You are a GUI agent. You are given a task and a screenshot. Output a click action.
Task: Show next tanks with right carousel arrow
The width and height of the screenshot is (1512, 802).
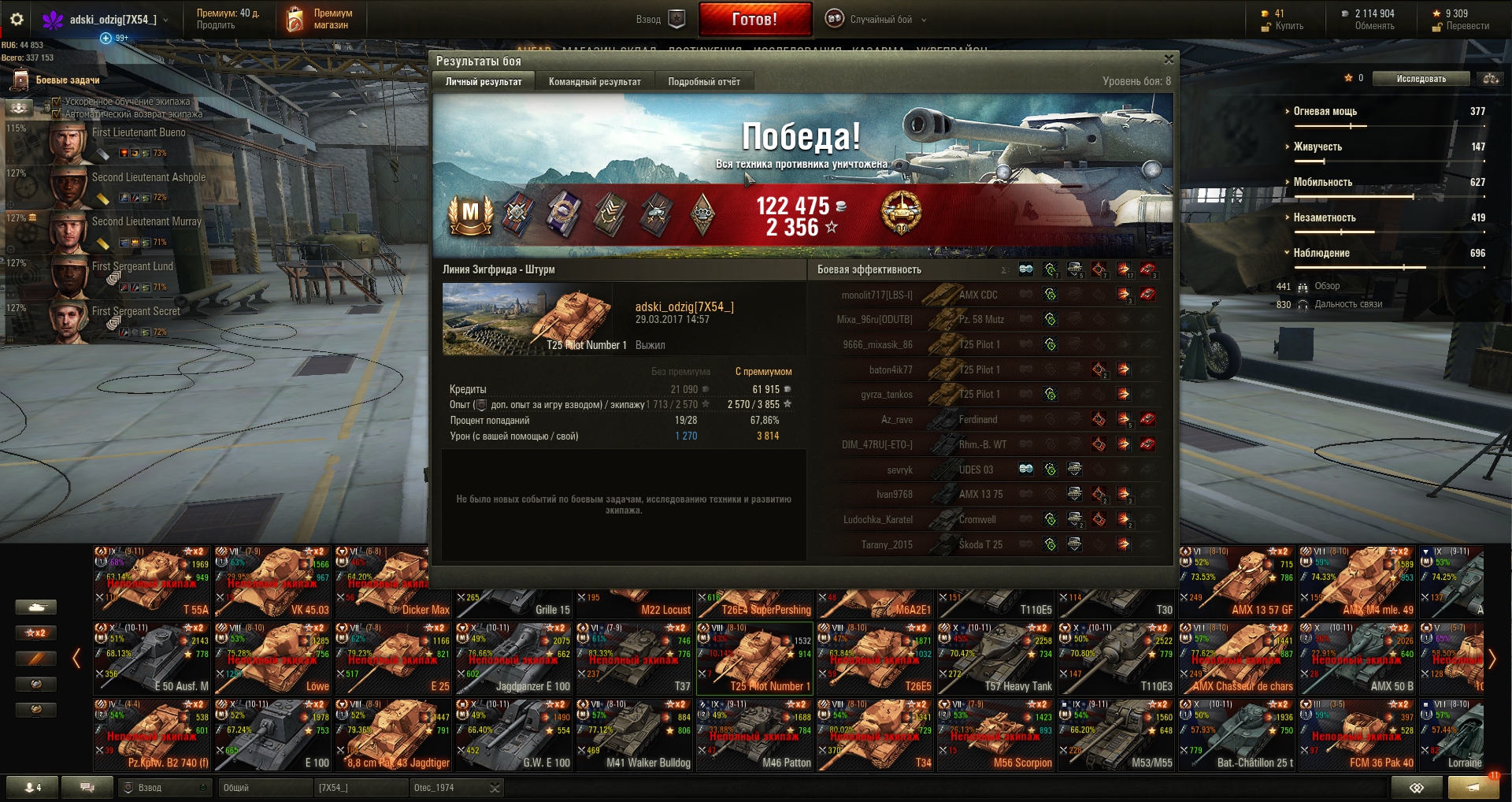click(1492, 659)
